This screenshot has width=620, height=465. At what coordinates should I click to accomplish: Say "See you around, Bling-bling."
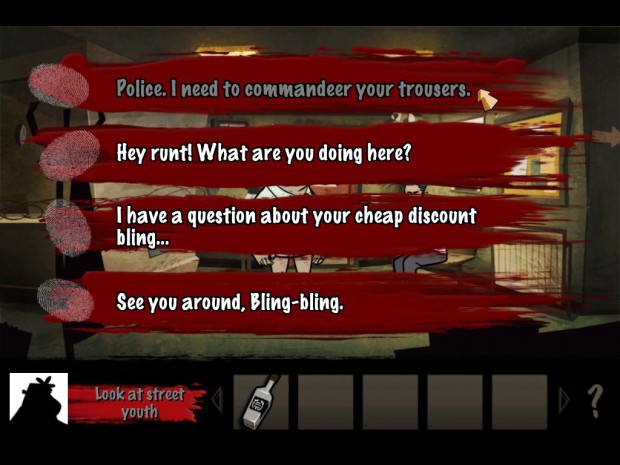(x=230, y=301)
